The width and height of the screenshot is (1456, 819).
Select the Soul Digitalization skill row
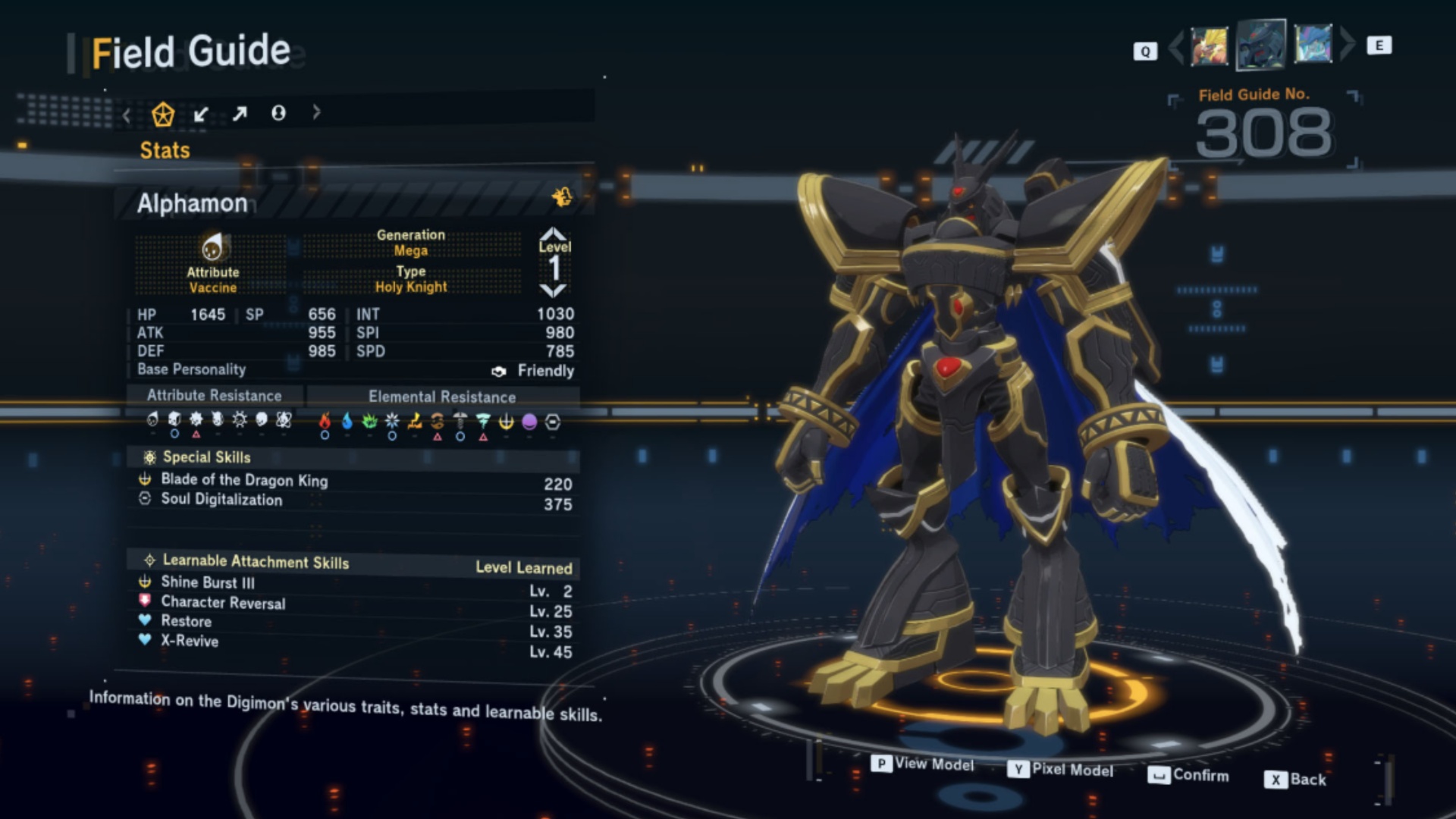tap(221, 499)
